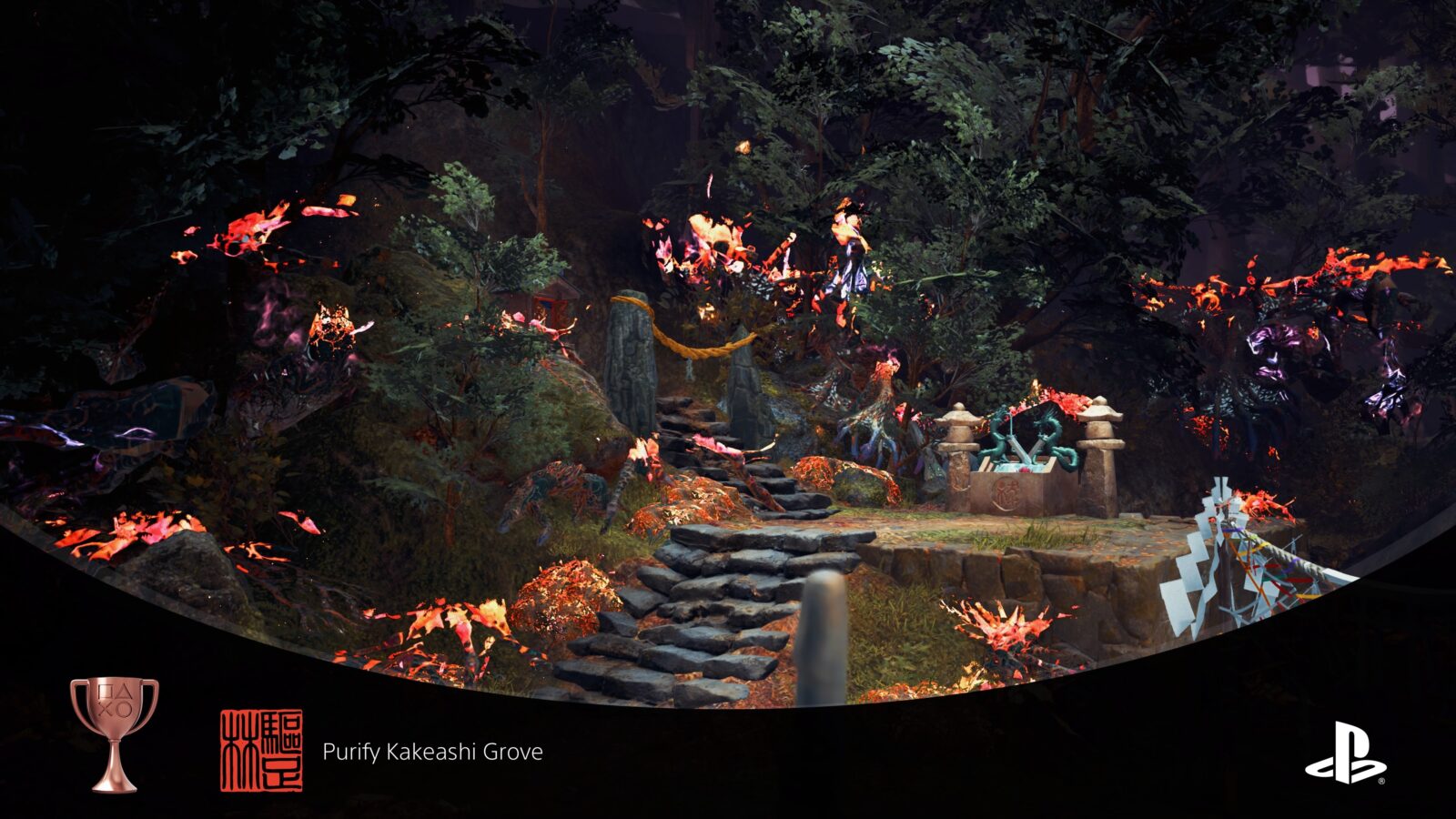
Task: Click the text 'Purify Kakeashi Grove'
Action: (x=433, y=752)
